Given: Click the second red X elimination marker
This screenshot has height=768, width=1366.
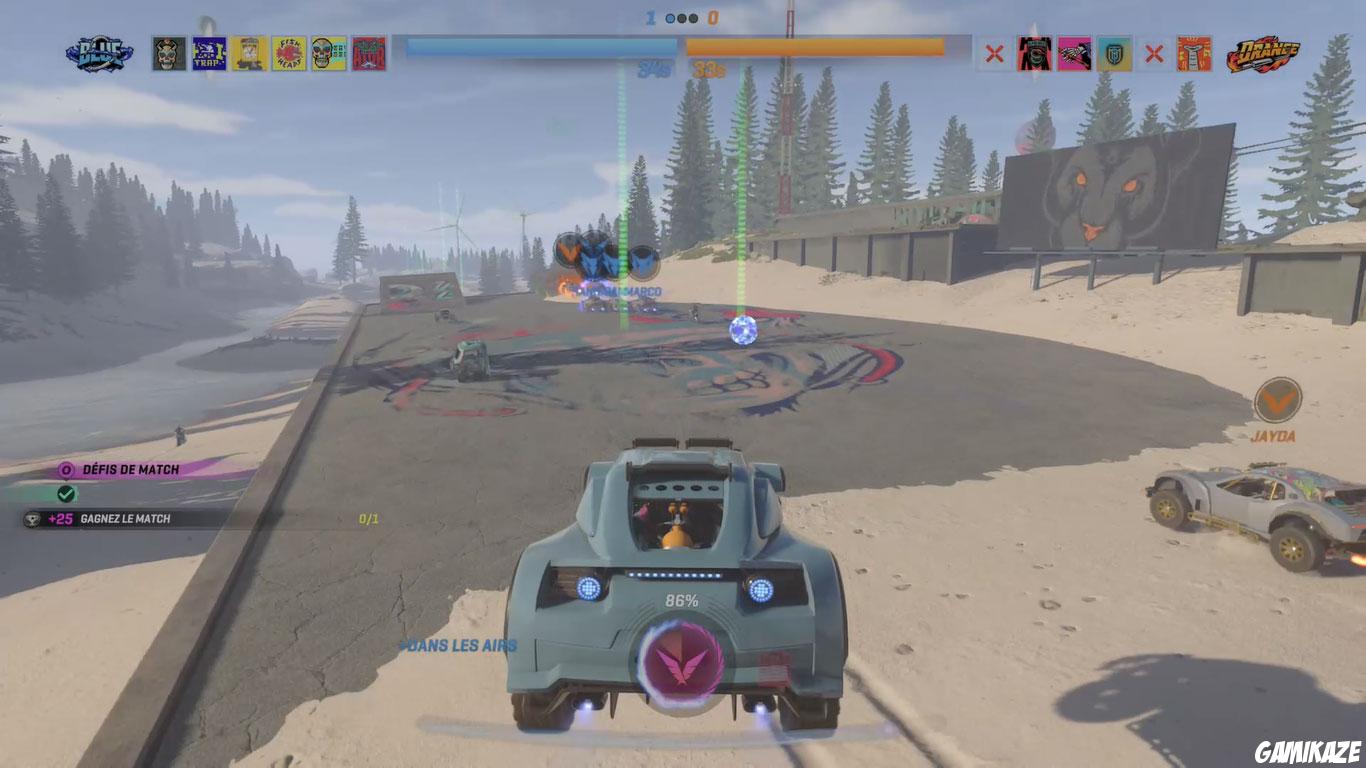Looking at the screenshot, I should pyautogui.click(x=1154, y=53).
